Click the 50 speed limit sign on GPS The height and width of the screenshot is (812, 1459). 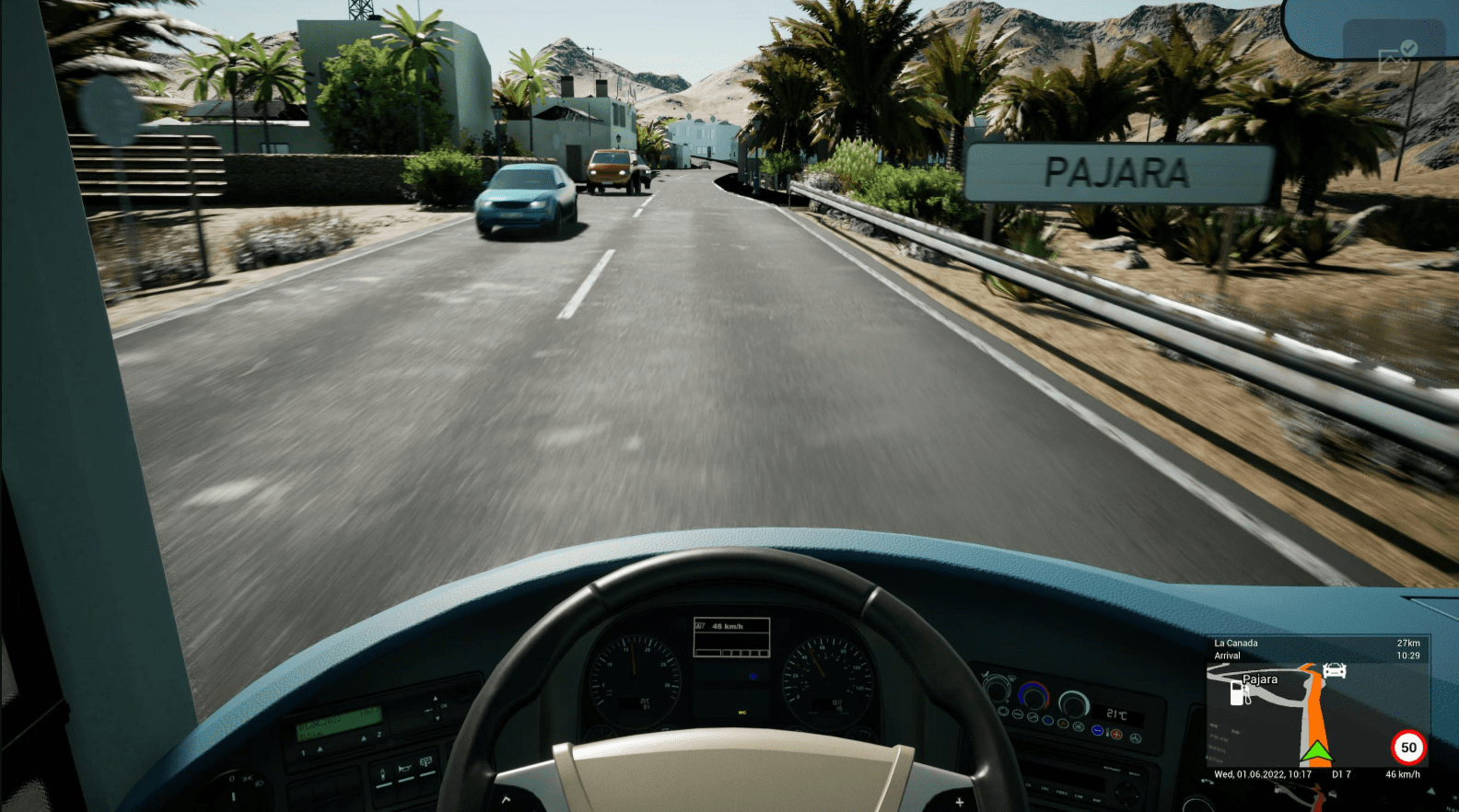(1410, 748)
